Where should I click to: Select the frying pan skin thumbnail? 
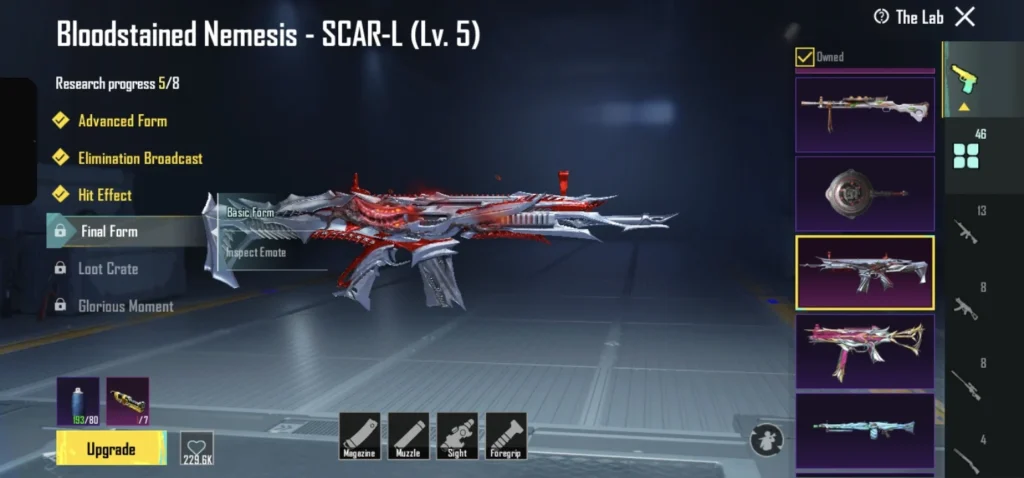click(865, 193)
